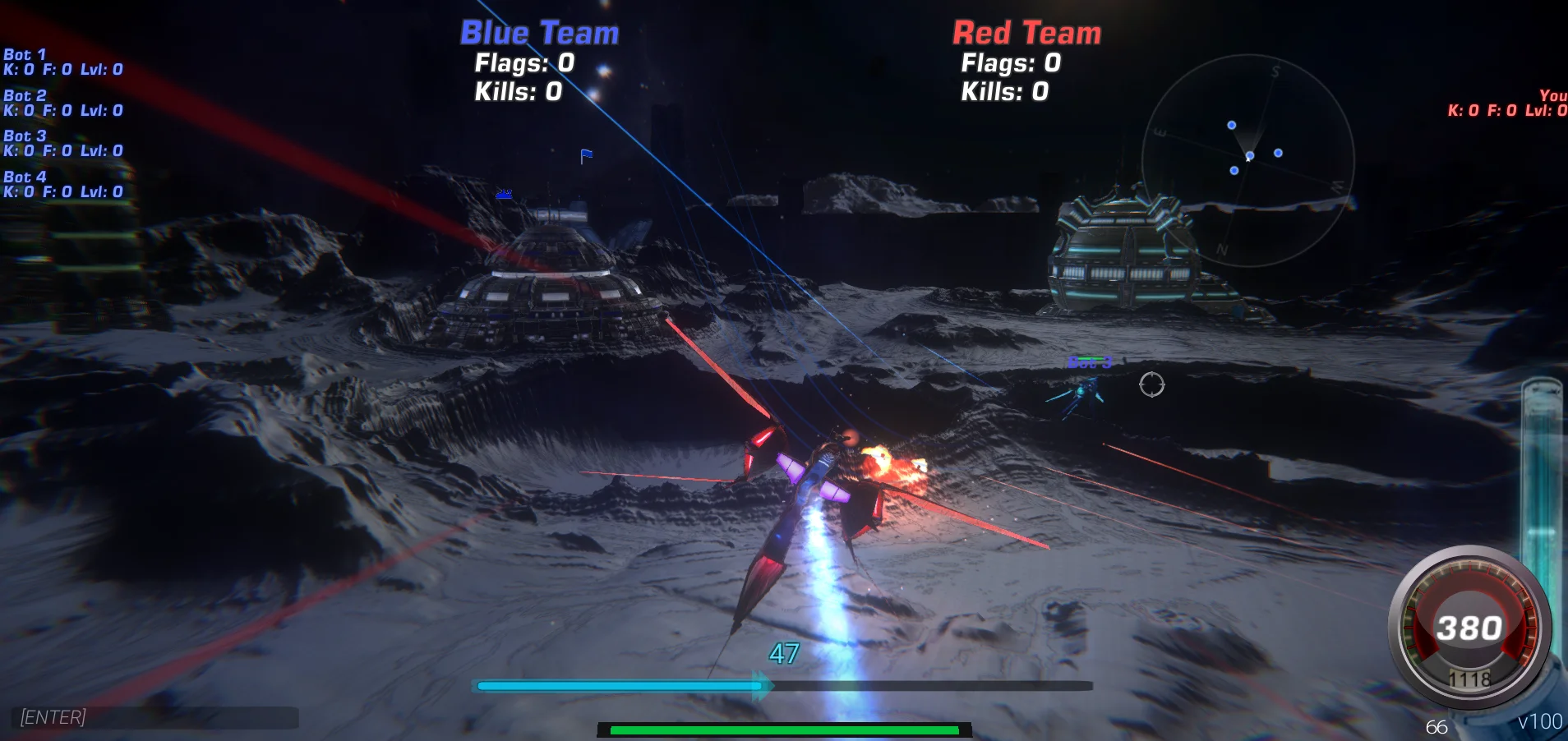The image size is (1568, 741).
Task: Toggle Bot 2 stats entry in roster
Action: pyautogui.click(x=62, y=103)
